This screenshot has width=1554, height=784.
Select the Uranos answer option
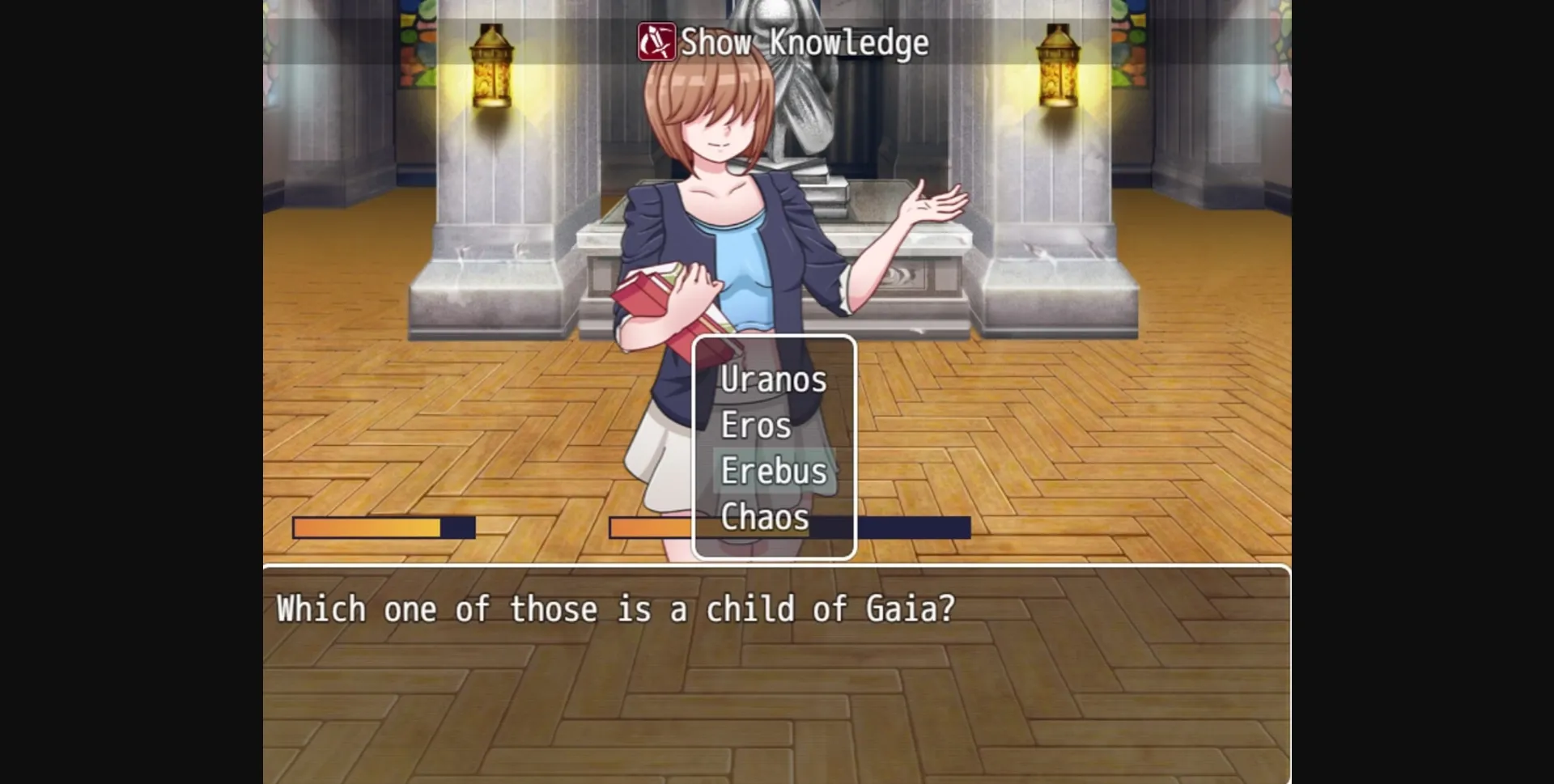pos(773,379)
